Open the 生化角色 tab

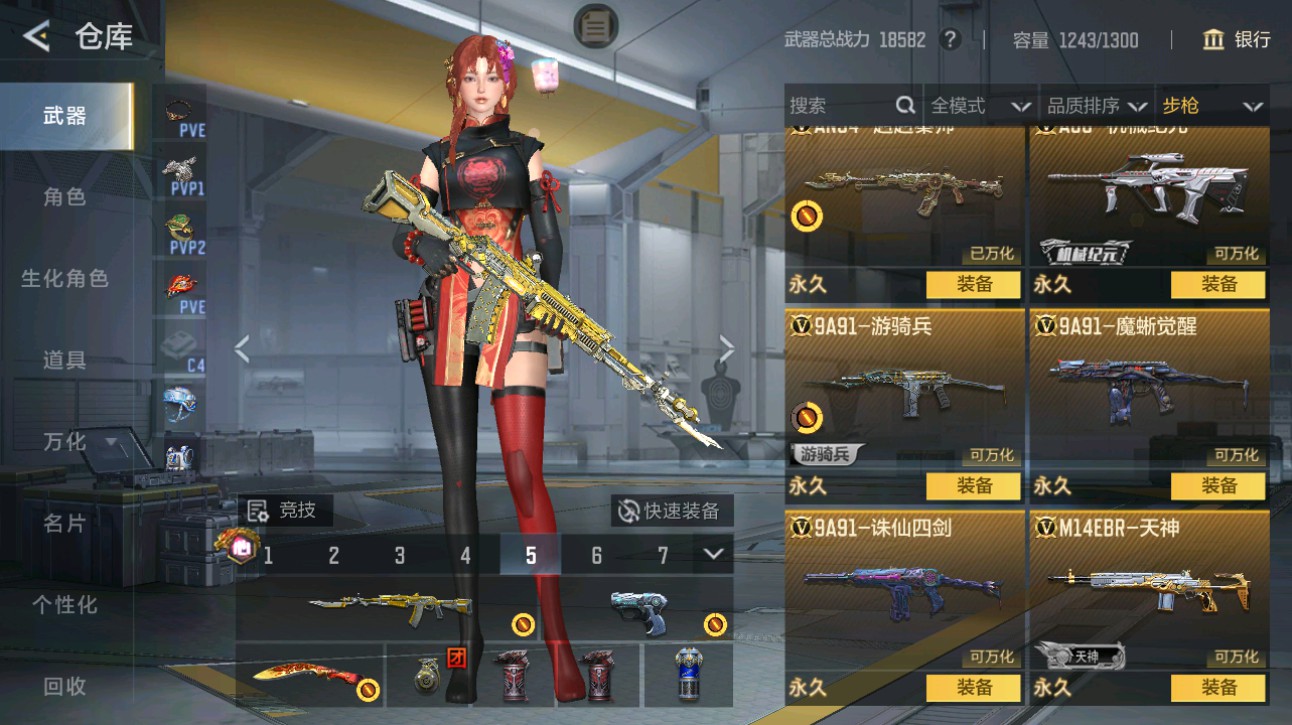click(65, 279)
